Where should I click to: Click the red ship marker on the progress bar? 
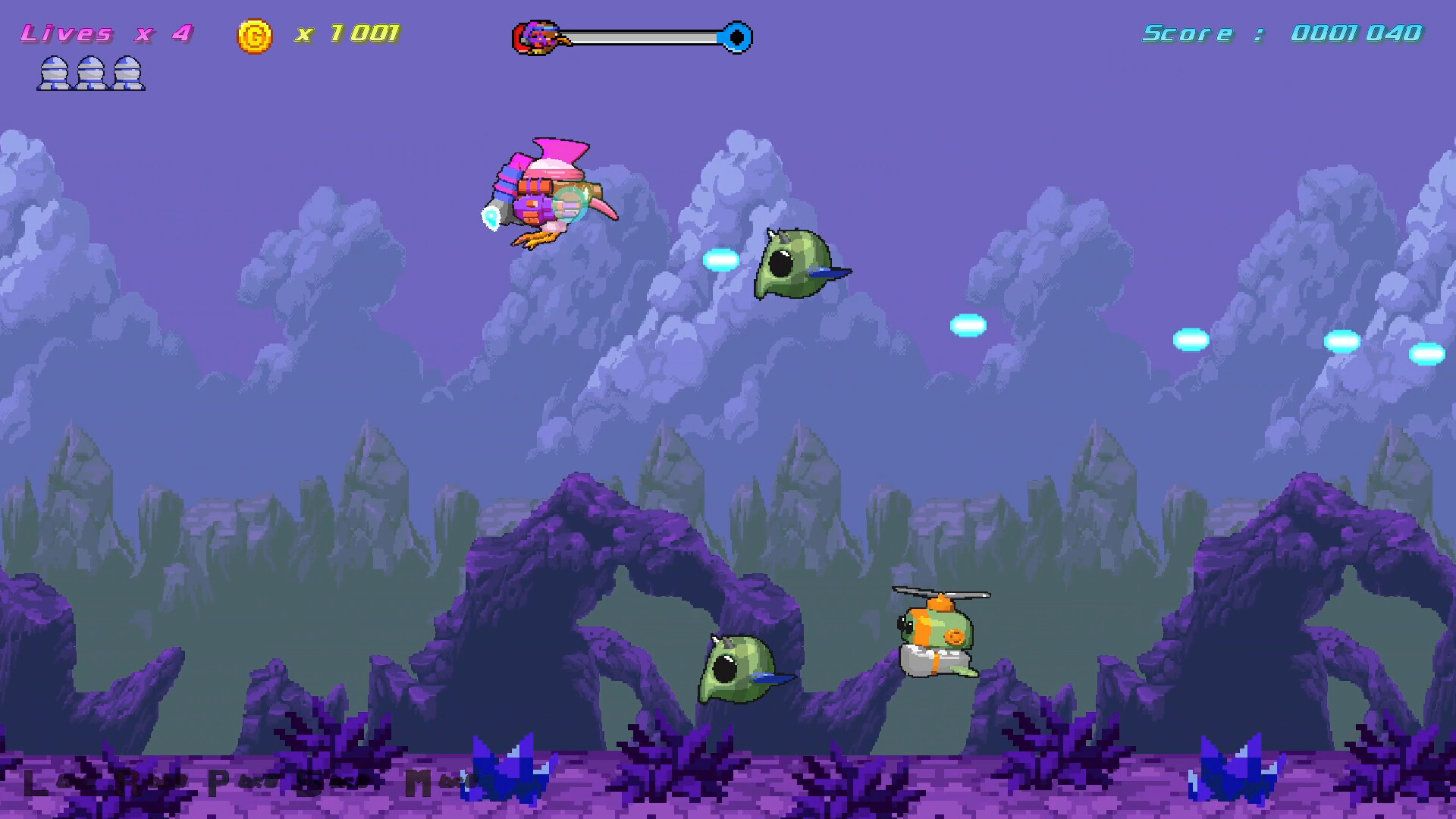coord(535,36)
